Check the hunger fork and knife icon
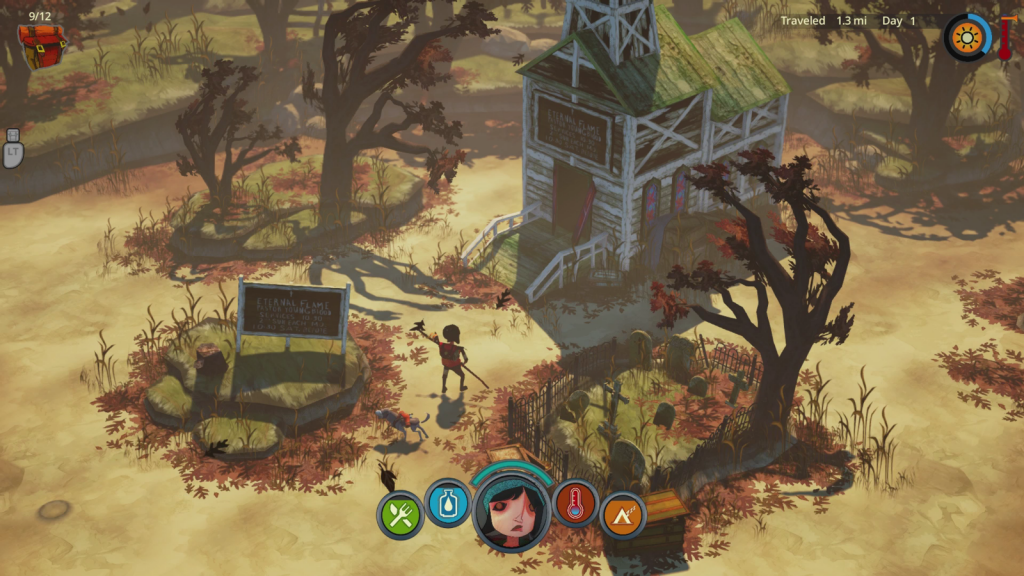1024x576 pixels. click(400, 516)
